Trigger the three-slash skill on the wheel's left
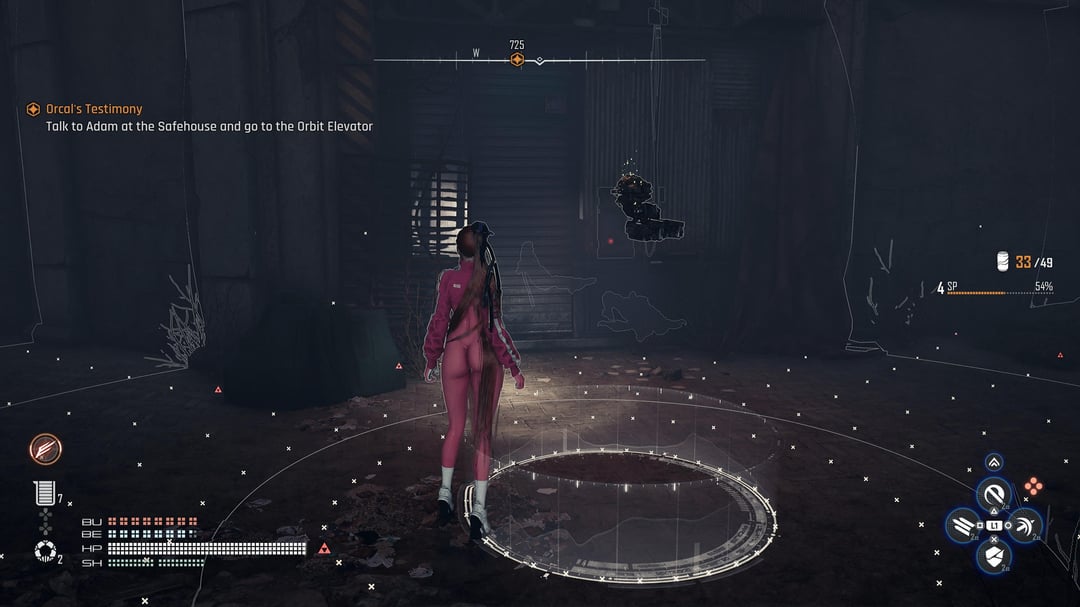Viewport: 1080px width, 607px height. coord(964,525)
